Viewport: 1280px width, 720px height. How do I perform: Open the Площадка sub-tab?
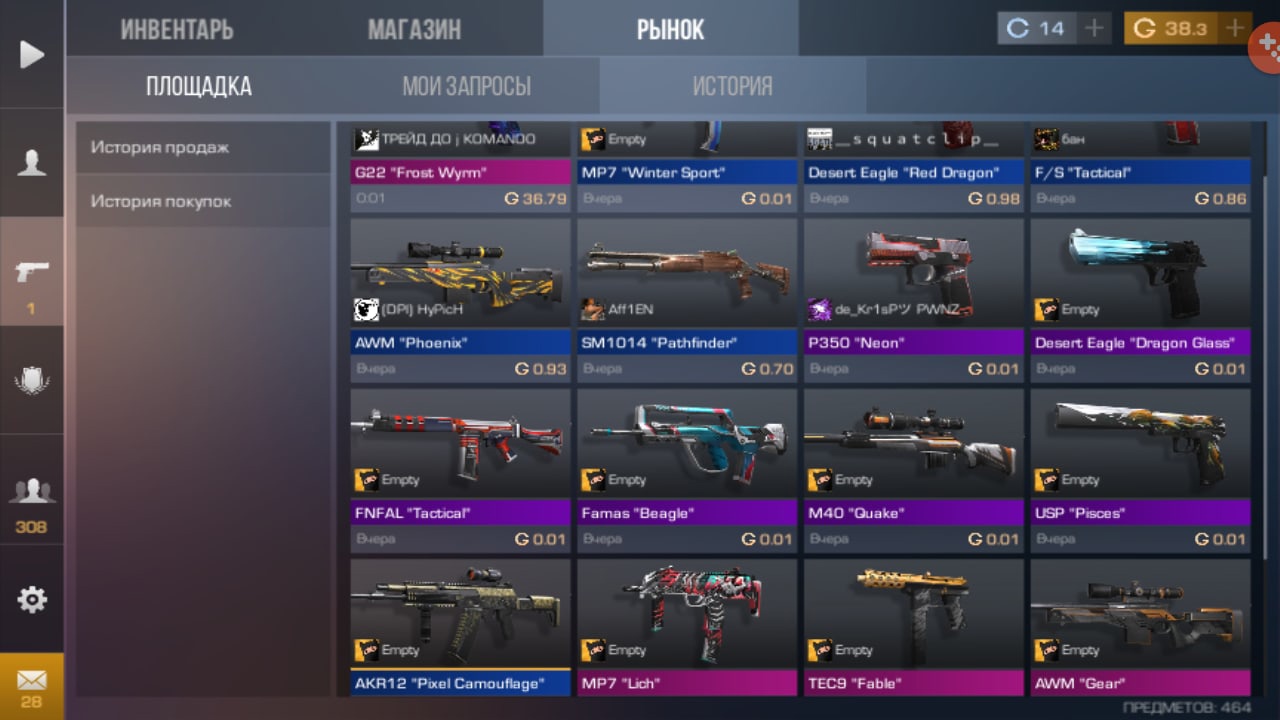coord(199,86)
